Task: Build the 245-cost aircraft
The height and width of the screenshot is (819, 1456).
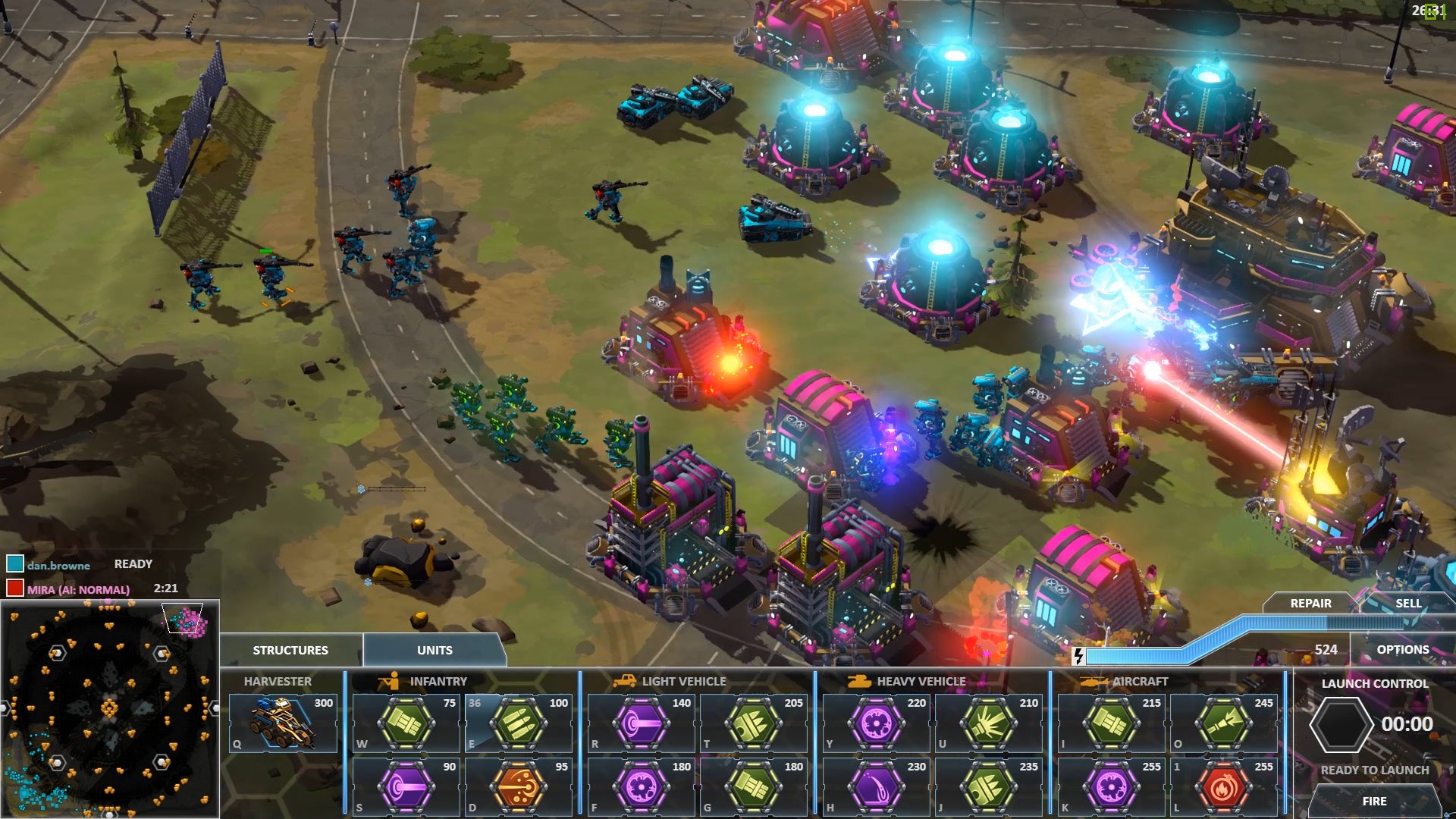Action: 1224,723
